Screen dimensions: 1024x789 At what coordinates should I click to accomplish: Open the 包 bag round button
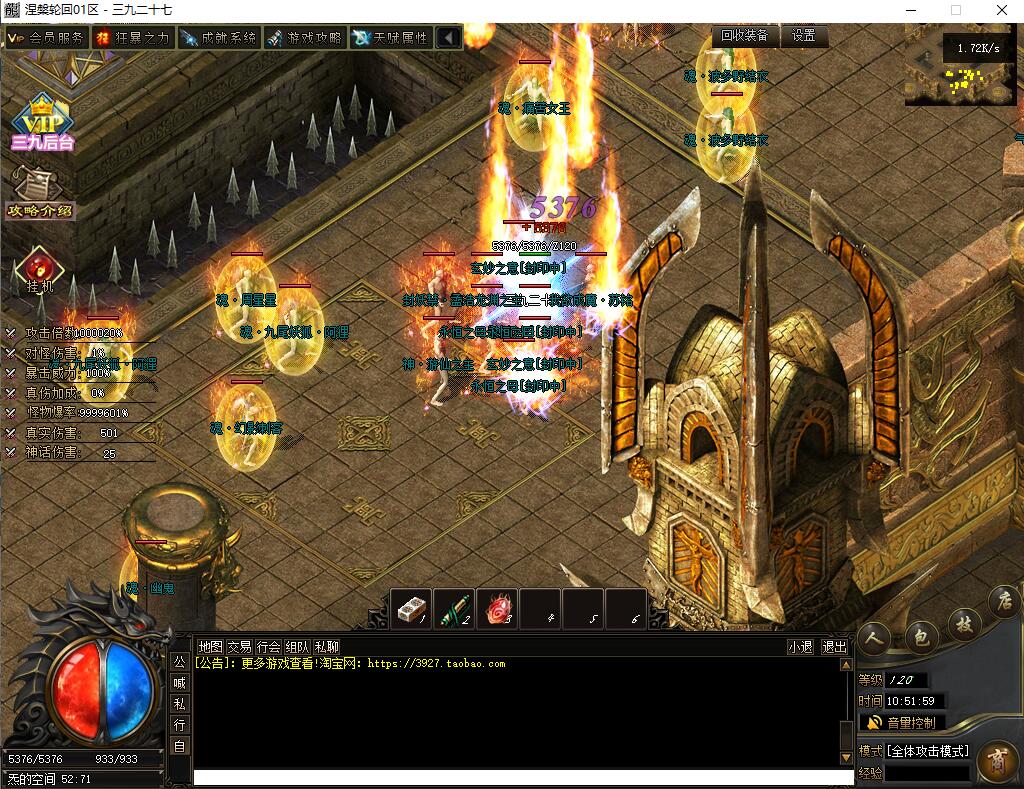(x=921, y=636)
